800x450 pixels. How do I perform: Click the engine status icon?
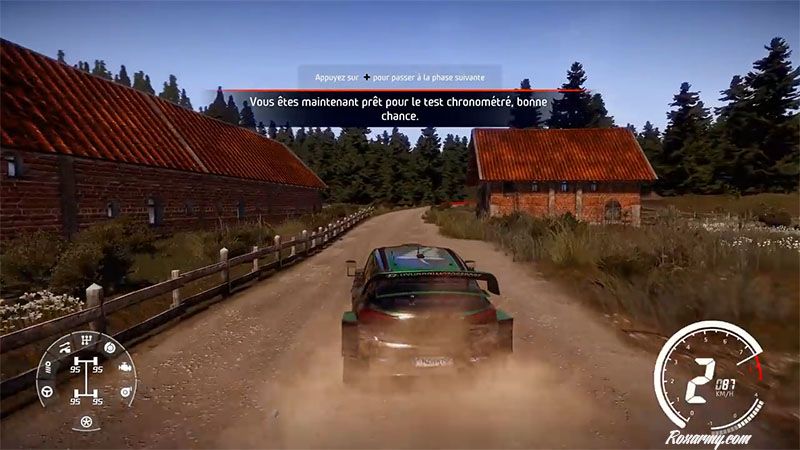(x=125, y=367)
